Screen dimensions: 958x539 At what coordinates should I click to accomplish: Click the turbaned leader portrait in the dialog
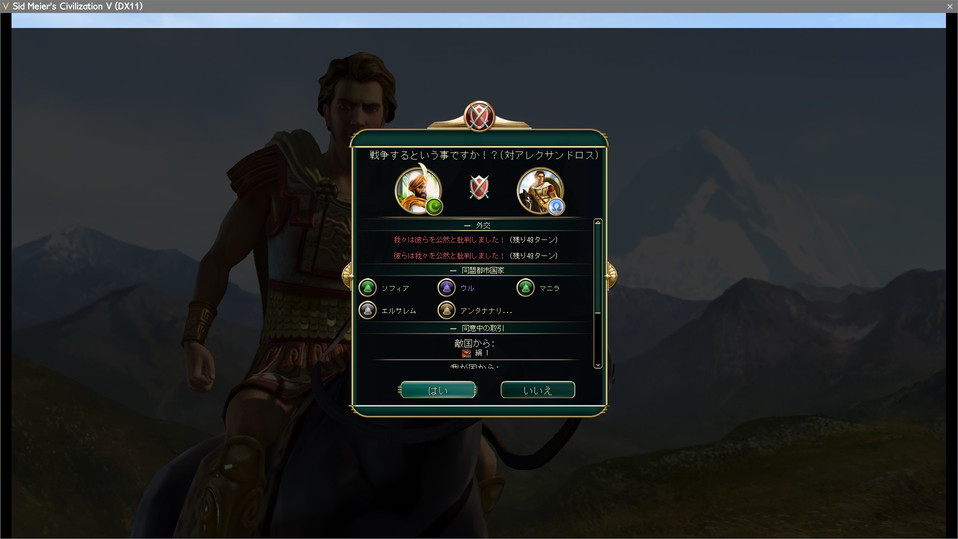[417, 190]
